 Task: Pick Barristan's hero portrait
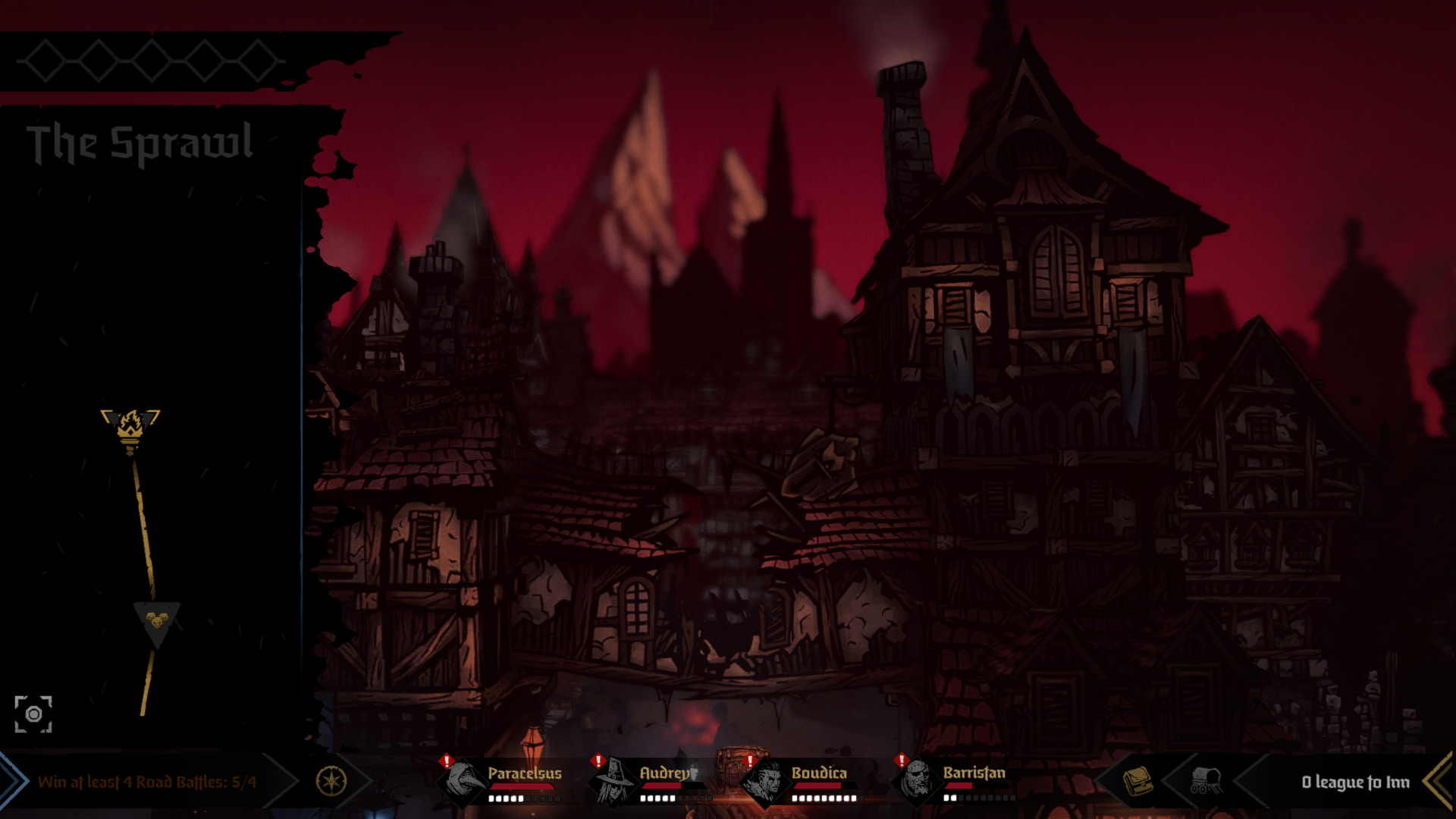point(918,780)
